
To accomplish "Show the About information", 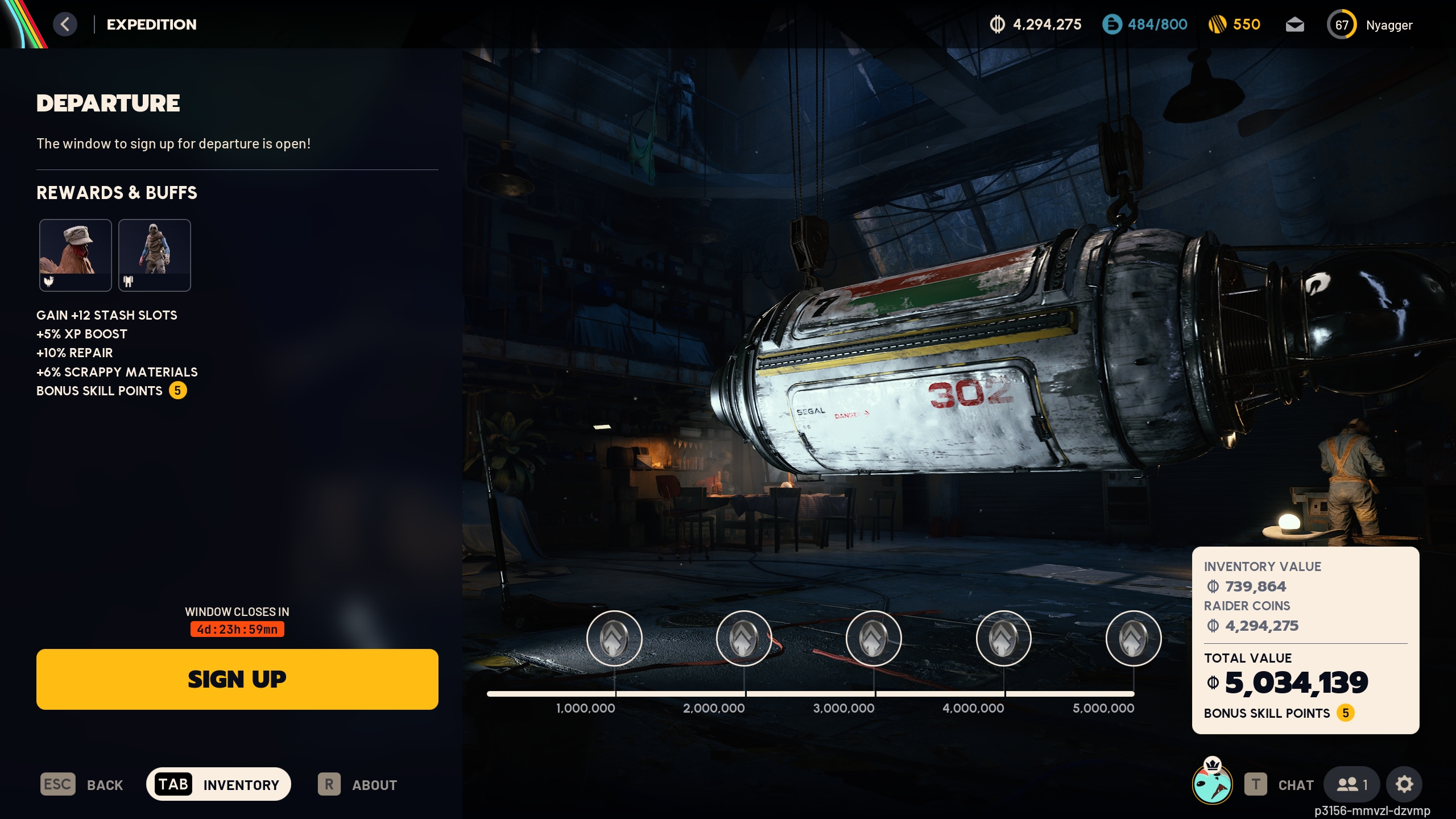I will coord(358,784).
